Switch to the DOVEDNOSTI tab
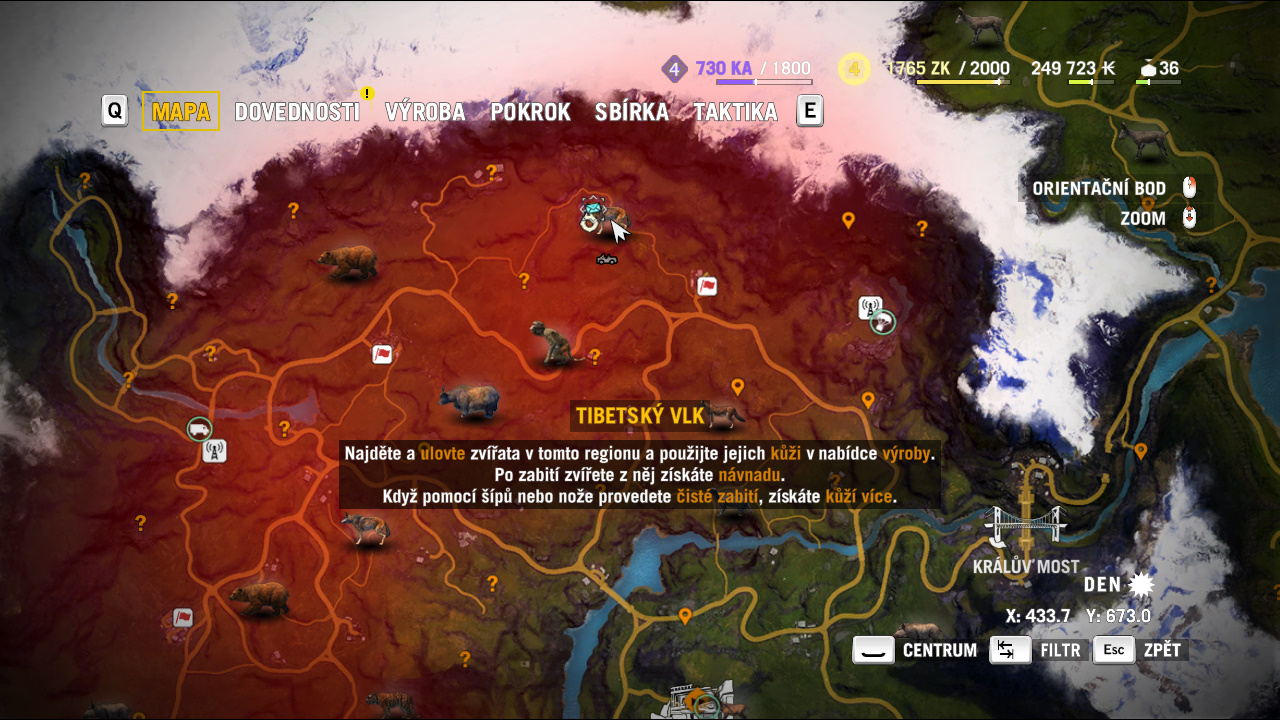Image resolution: width=1280 pixels, height=720 pixels. coord(297,112)
